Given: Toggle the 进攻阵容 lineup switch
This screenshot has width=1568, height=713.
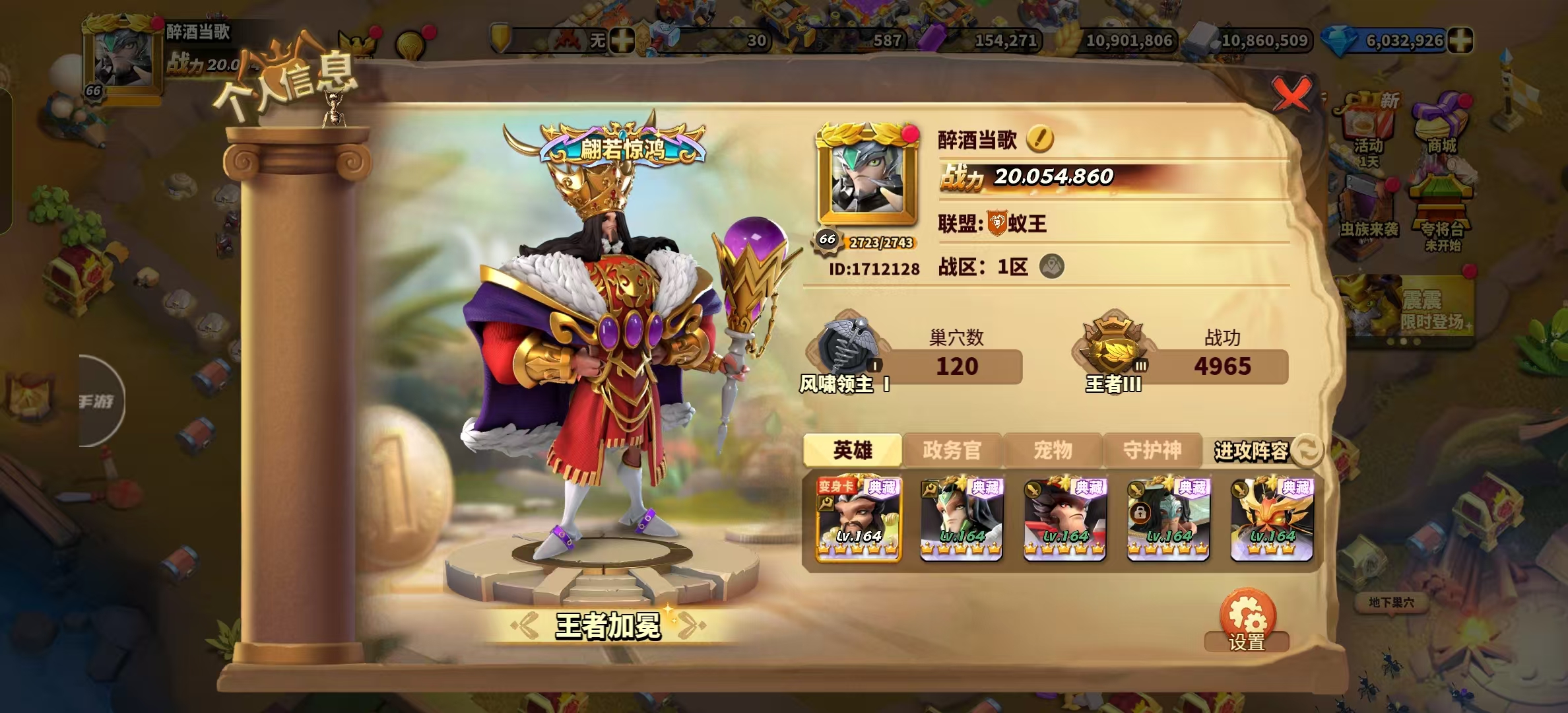Looking at the screenshot, I should click(x=1307, y=450).
